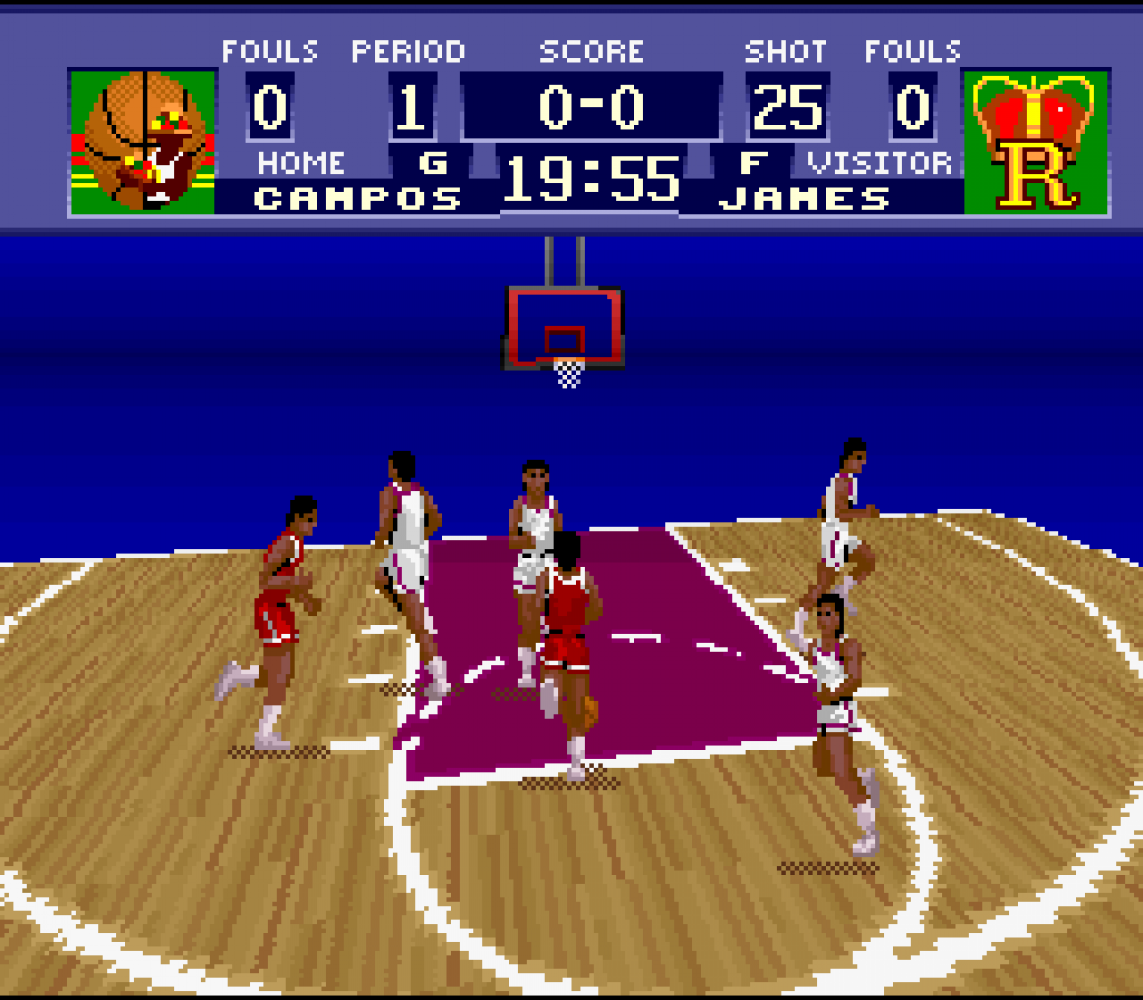1143x1000 pixels.
Task: Click the home team basketball logo
Action: (142, 141)
